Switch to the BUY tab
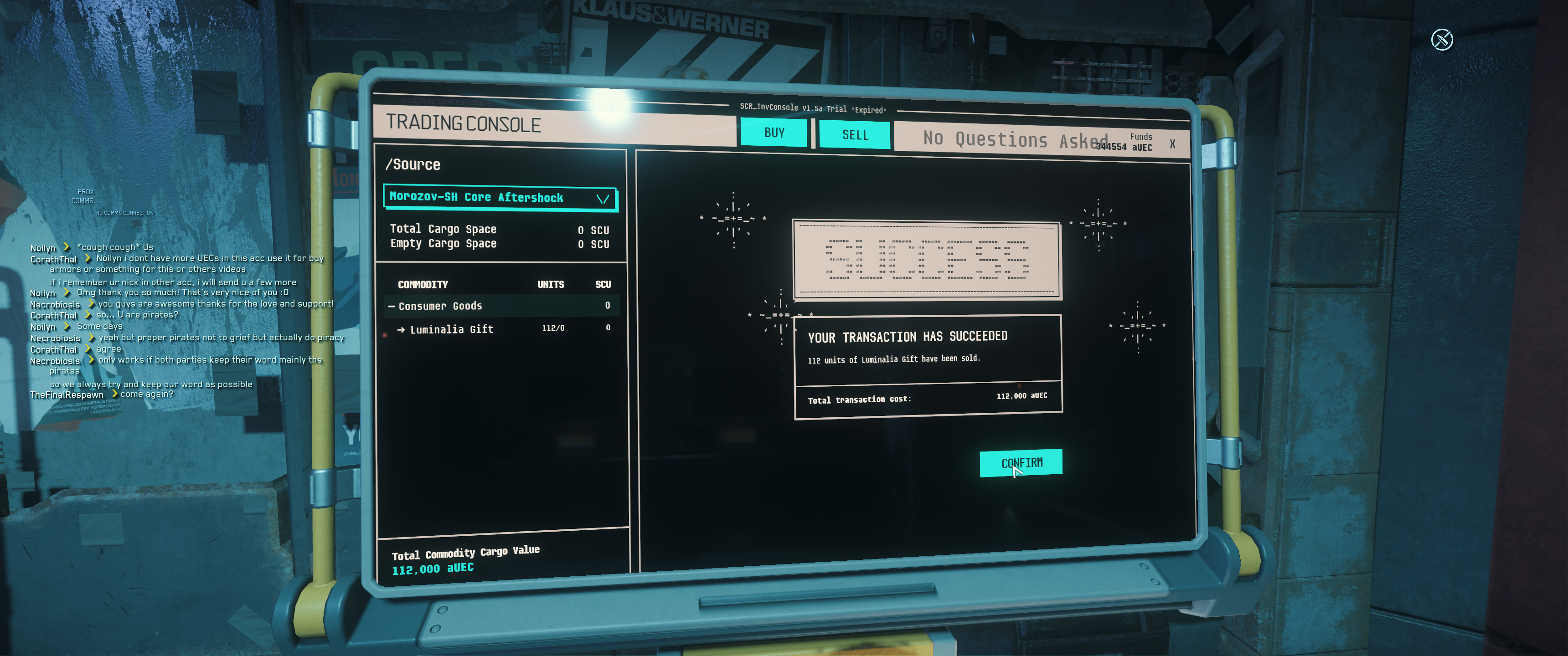The height and width of the screenshot is (656, 1568). pyautogui.click(x=774, y=133)
